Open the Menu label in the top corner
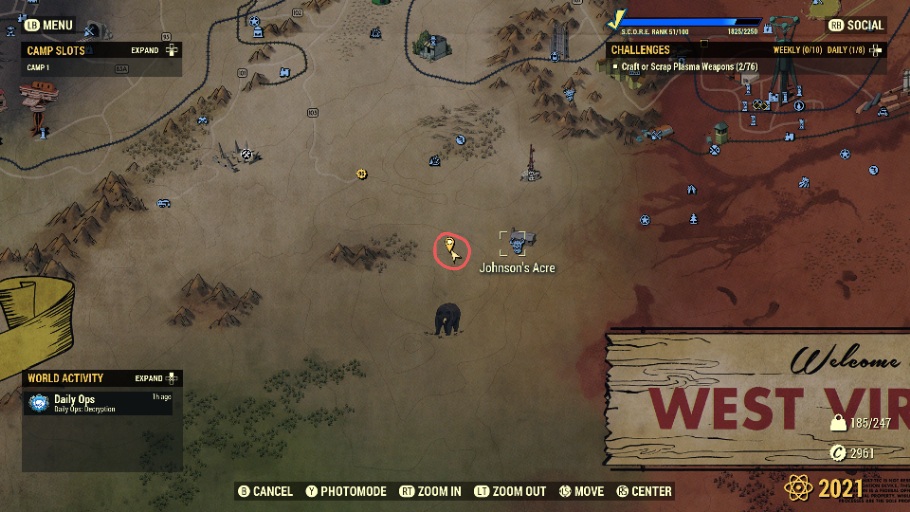 (48, 25)
